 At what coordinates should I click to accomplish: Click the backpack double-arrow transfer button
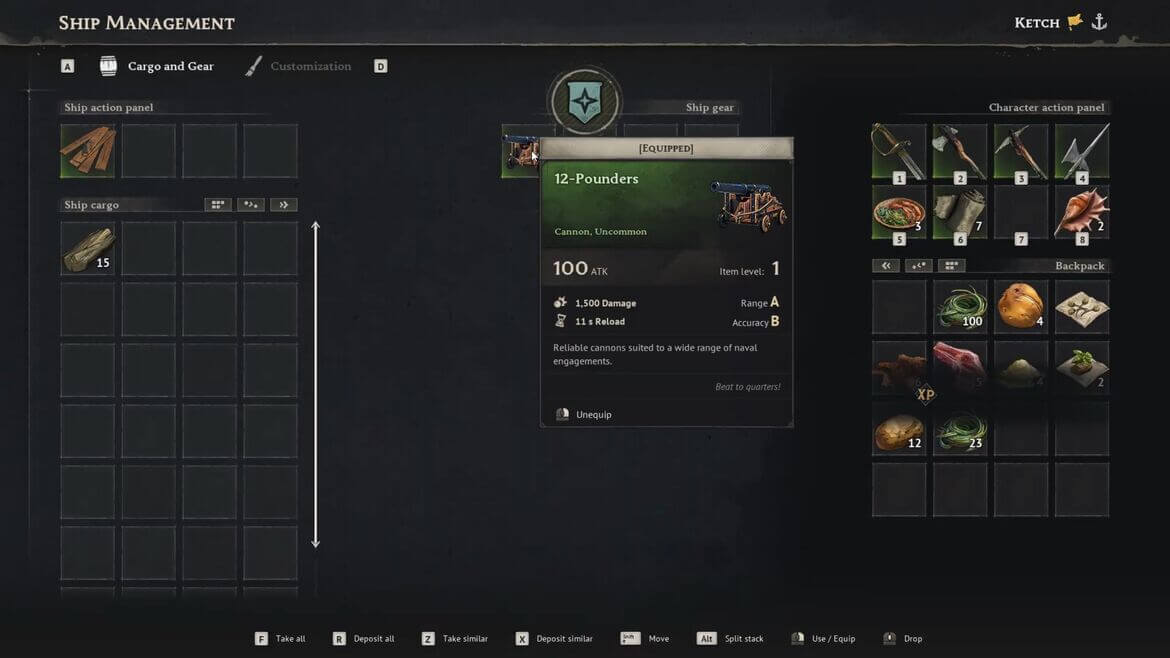885,266
